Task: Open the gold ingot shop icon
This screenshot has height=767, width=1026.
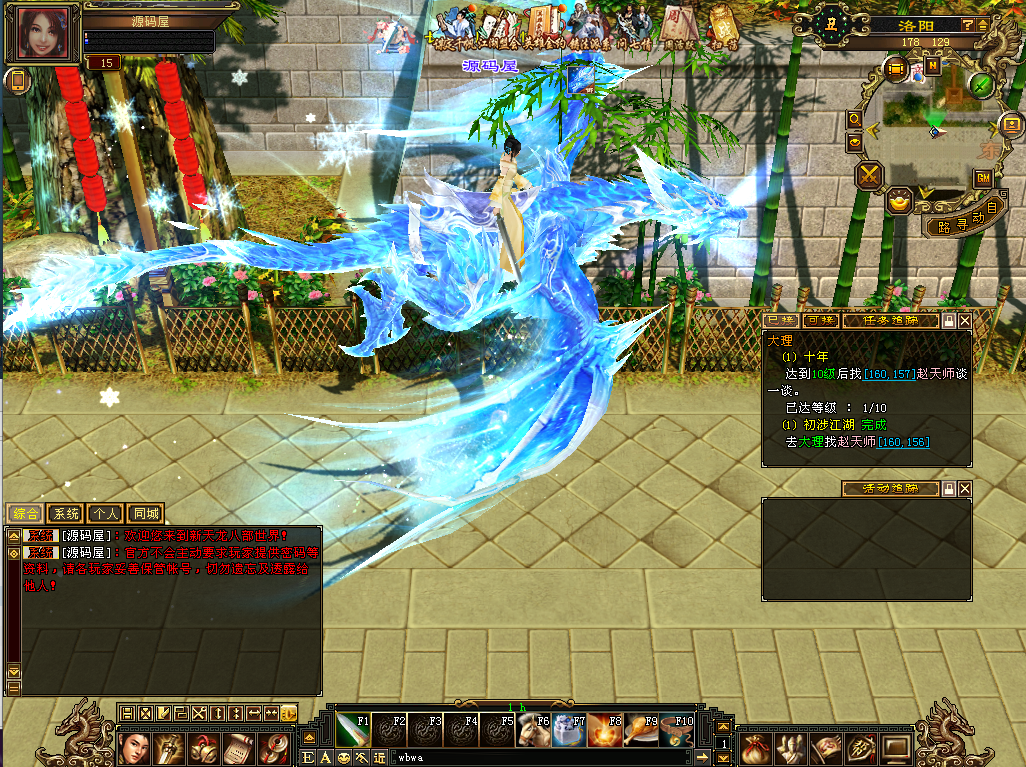Action: (900, 200)
